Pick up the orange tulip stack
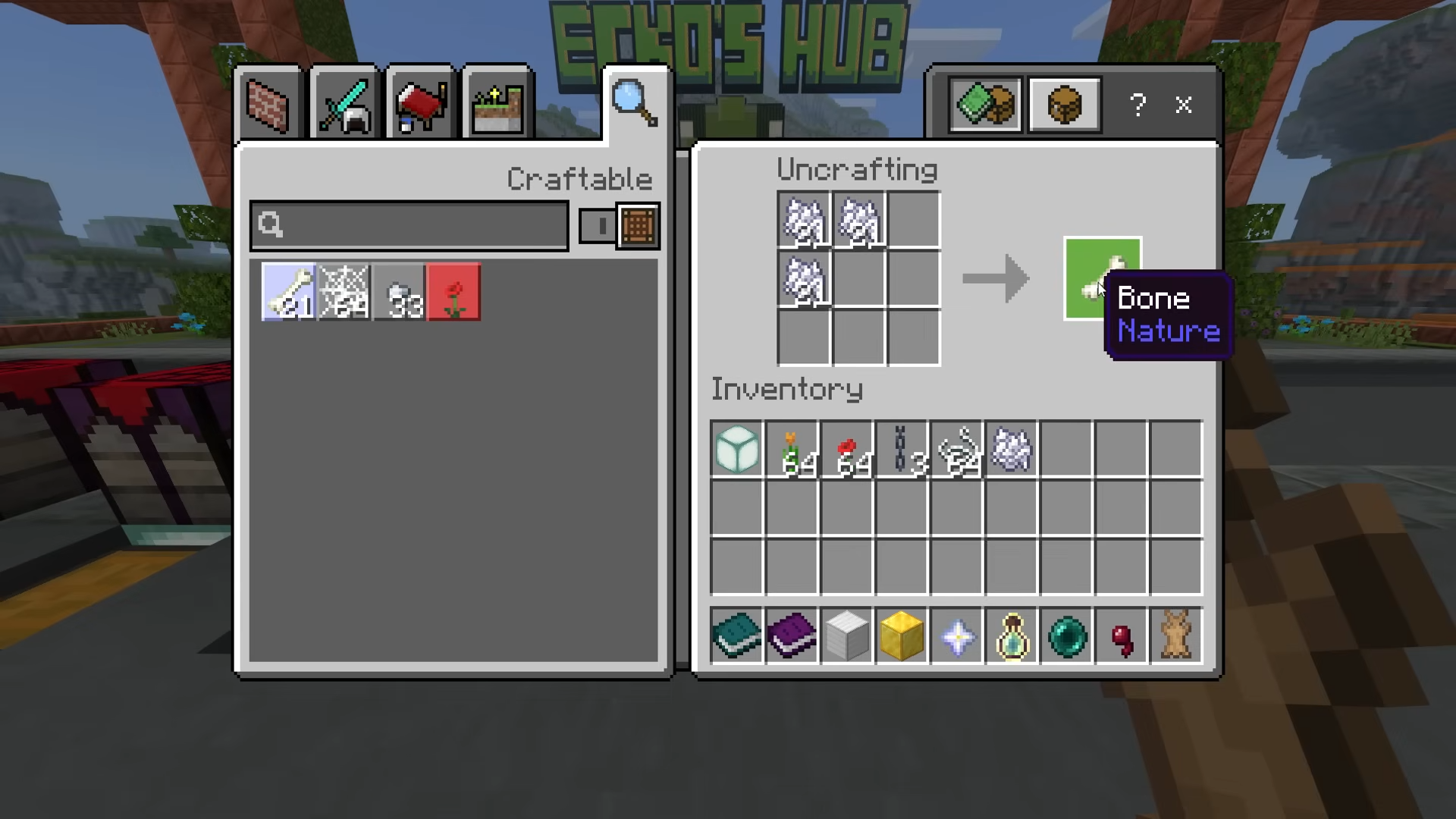The width and height of the screenshot is (1456, 819). coord(792,450)
